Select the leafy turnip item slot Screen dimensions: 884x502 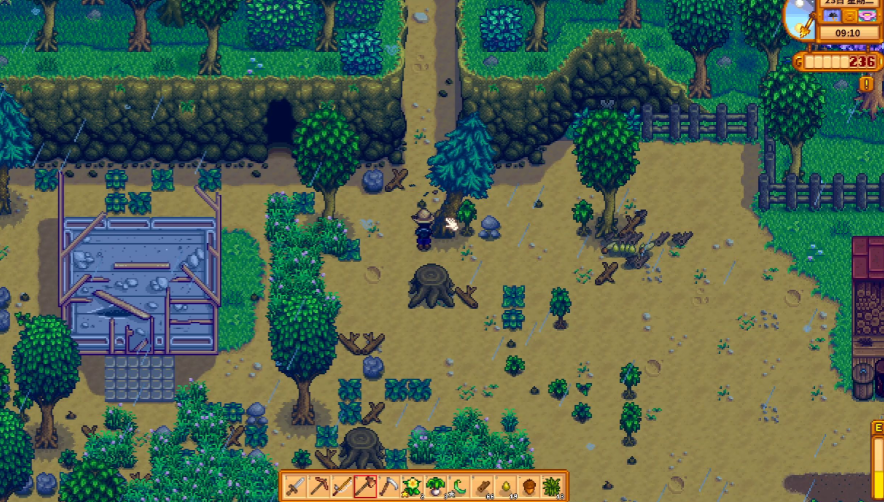coord(435,487)
